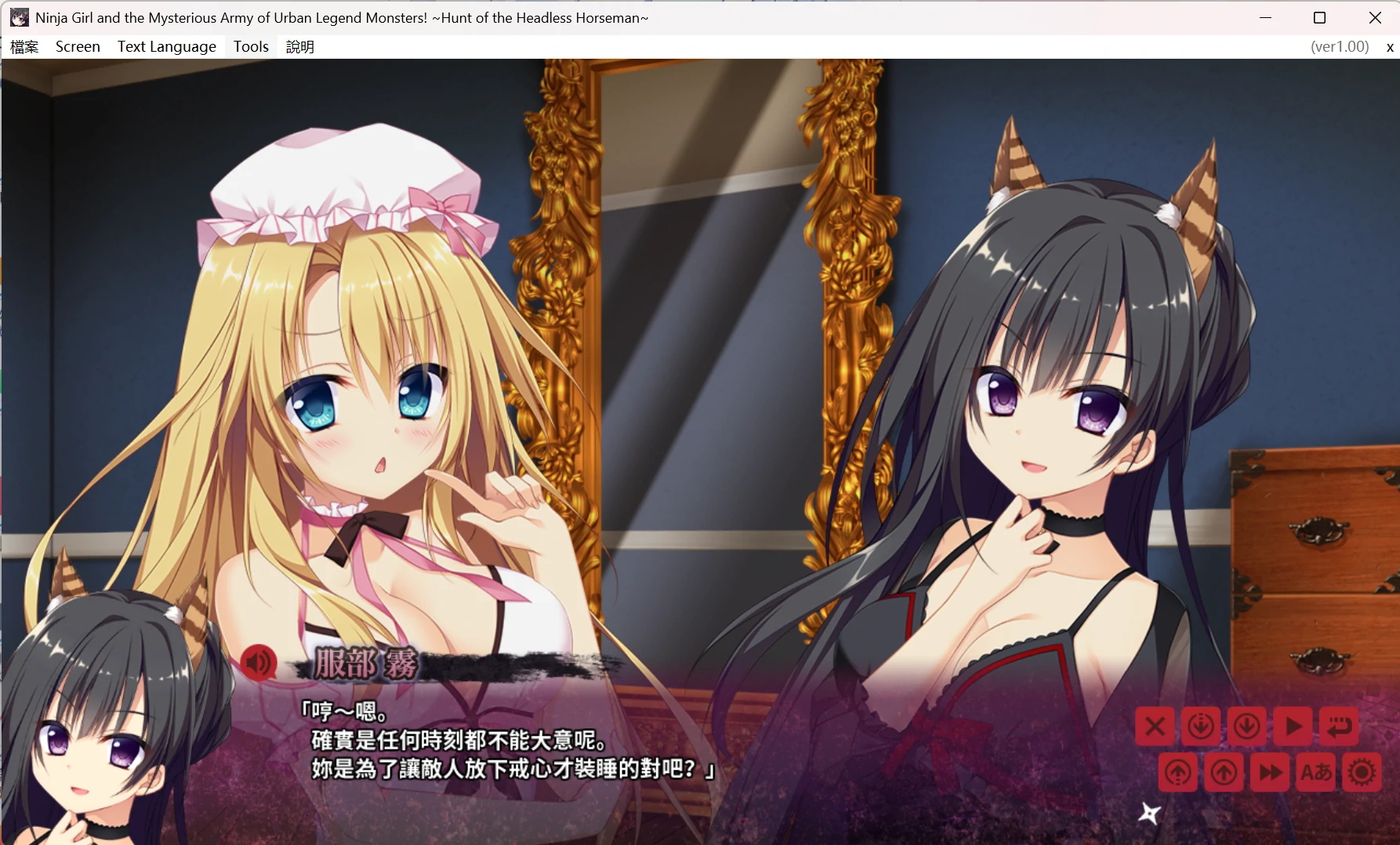The width and height of the screenshot is (1400, 845).
Task: Open the Text Language menu
Action: tap(166, 46)
